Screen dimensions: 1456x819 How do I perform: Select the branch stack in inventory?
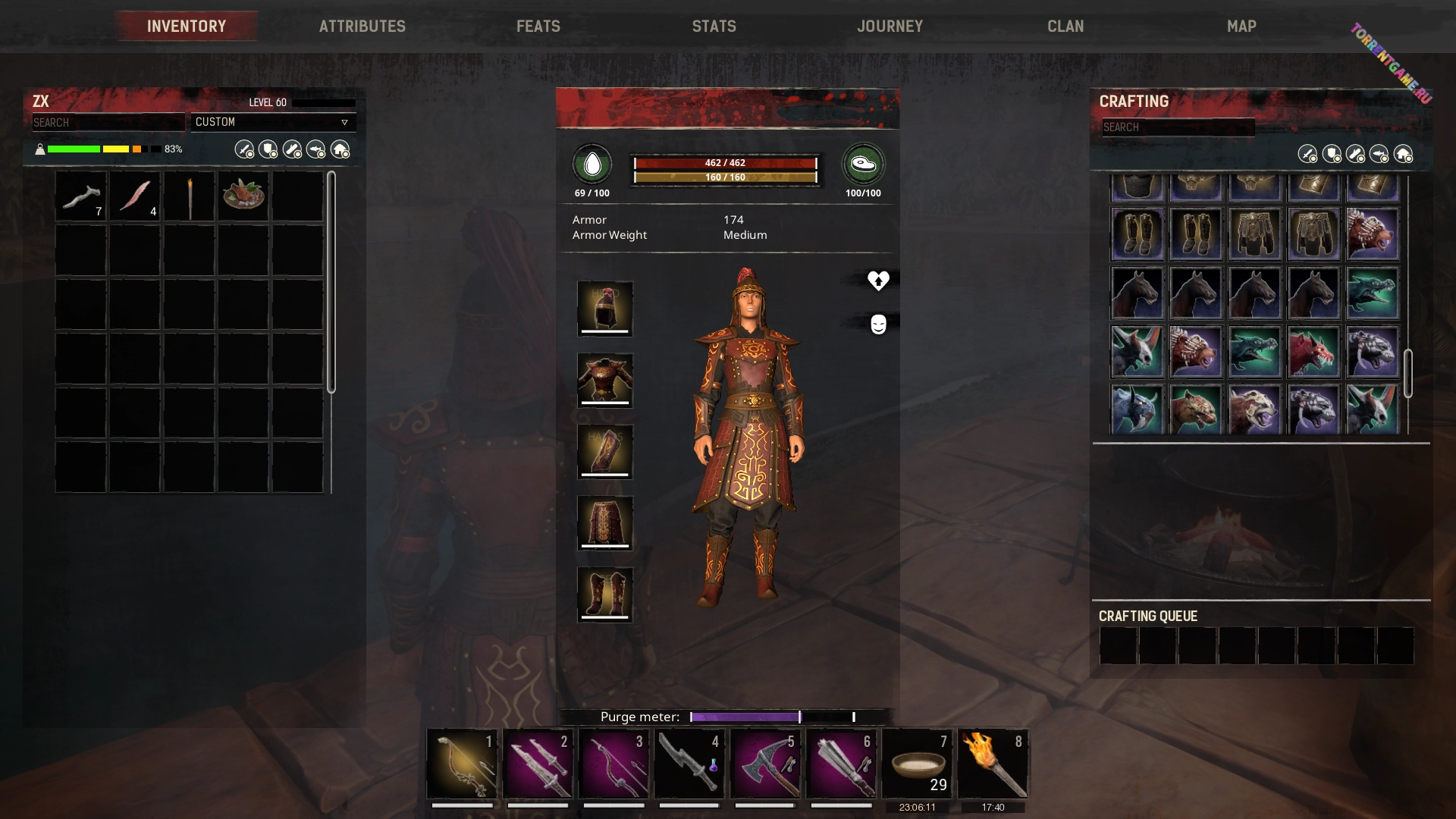pos(81,196)
